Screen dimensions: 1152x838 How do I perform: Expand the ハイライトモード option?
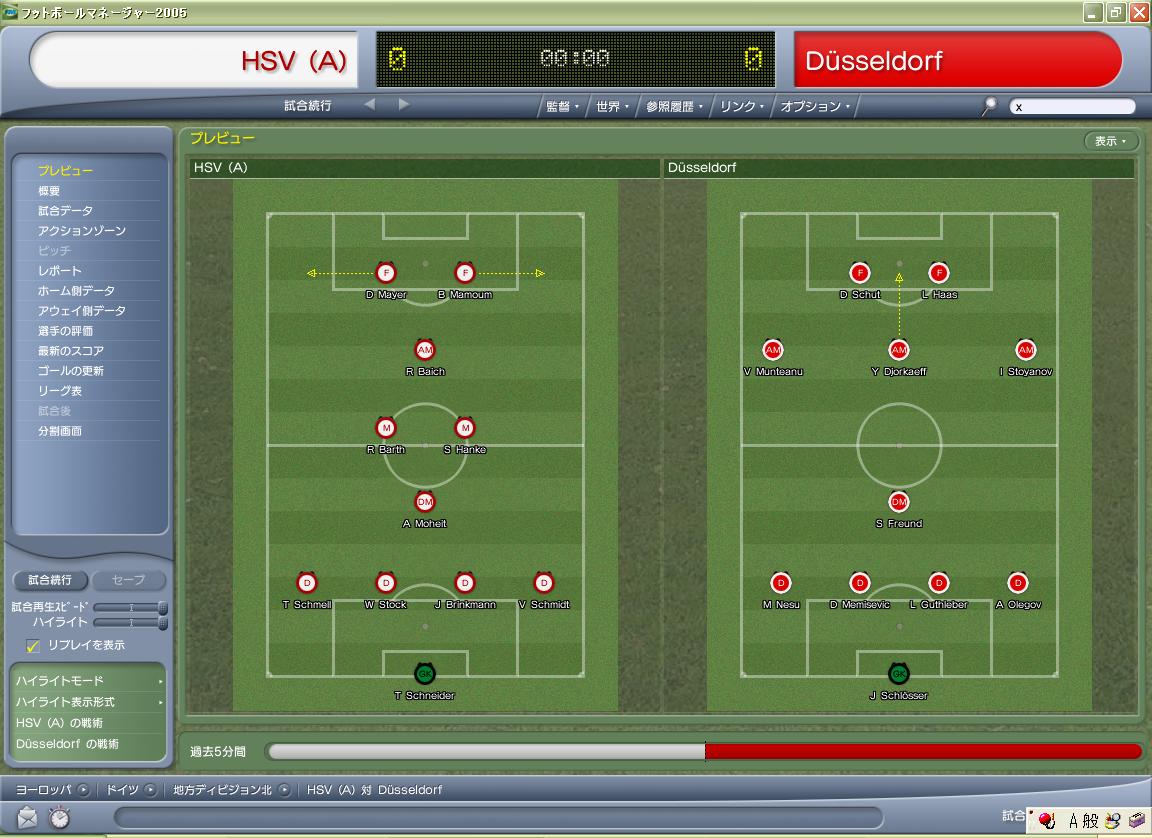[x=88, y=681]
